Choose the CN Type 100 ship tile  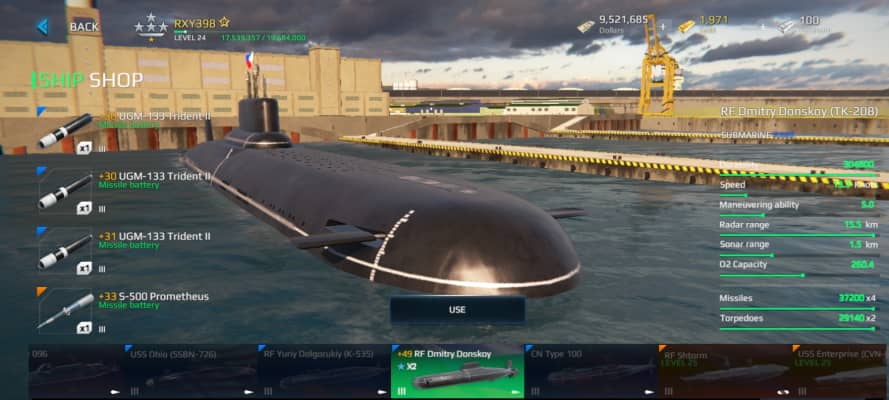(x=590, y=372)
